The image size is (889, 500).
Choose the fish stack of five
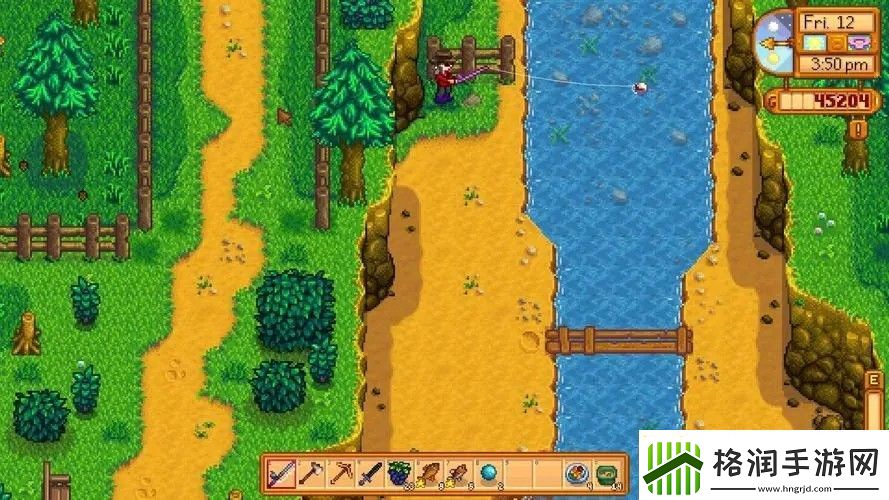[459, 474]
